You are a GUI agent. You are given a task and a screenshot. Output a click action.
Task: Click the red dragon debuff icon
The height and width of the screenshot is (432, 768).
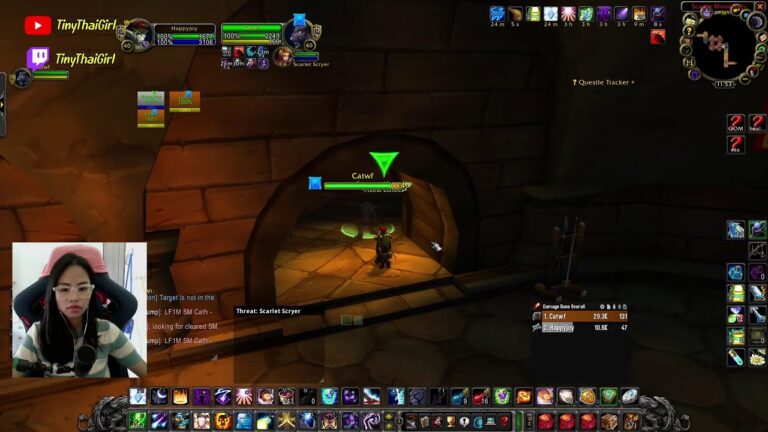pyautogui.click(x=657, y=37)
